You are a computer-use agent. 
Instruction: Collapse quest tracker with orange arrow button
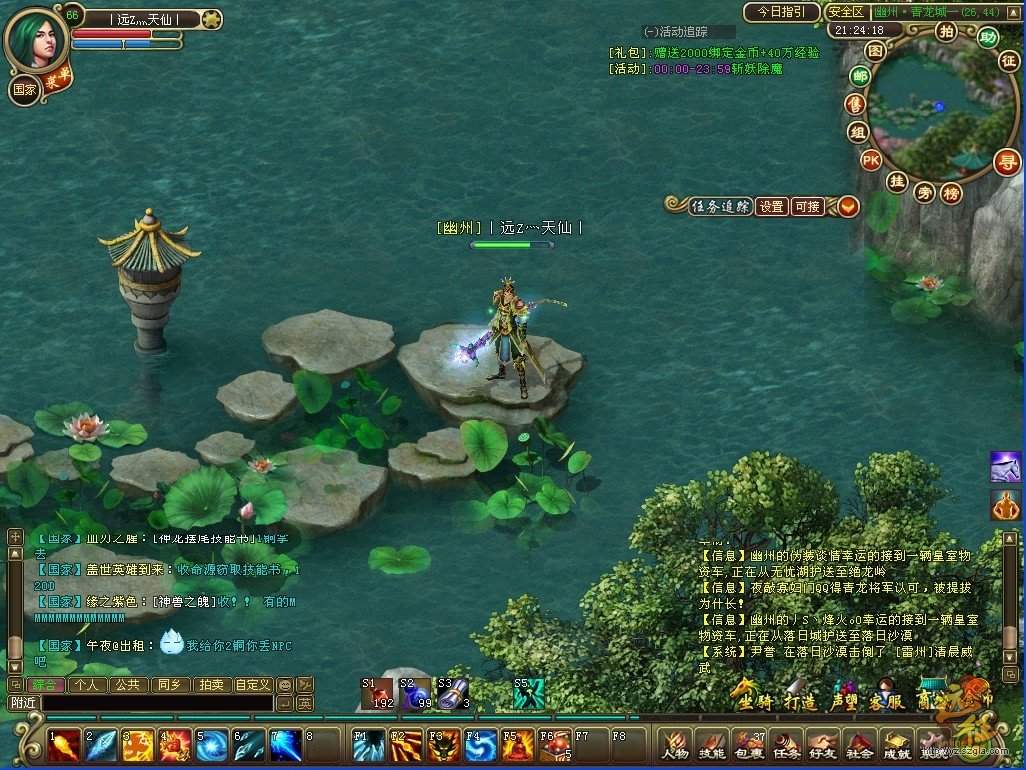848,207
